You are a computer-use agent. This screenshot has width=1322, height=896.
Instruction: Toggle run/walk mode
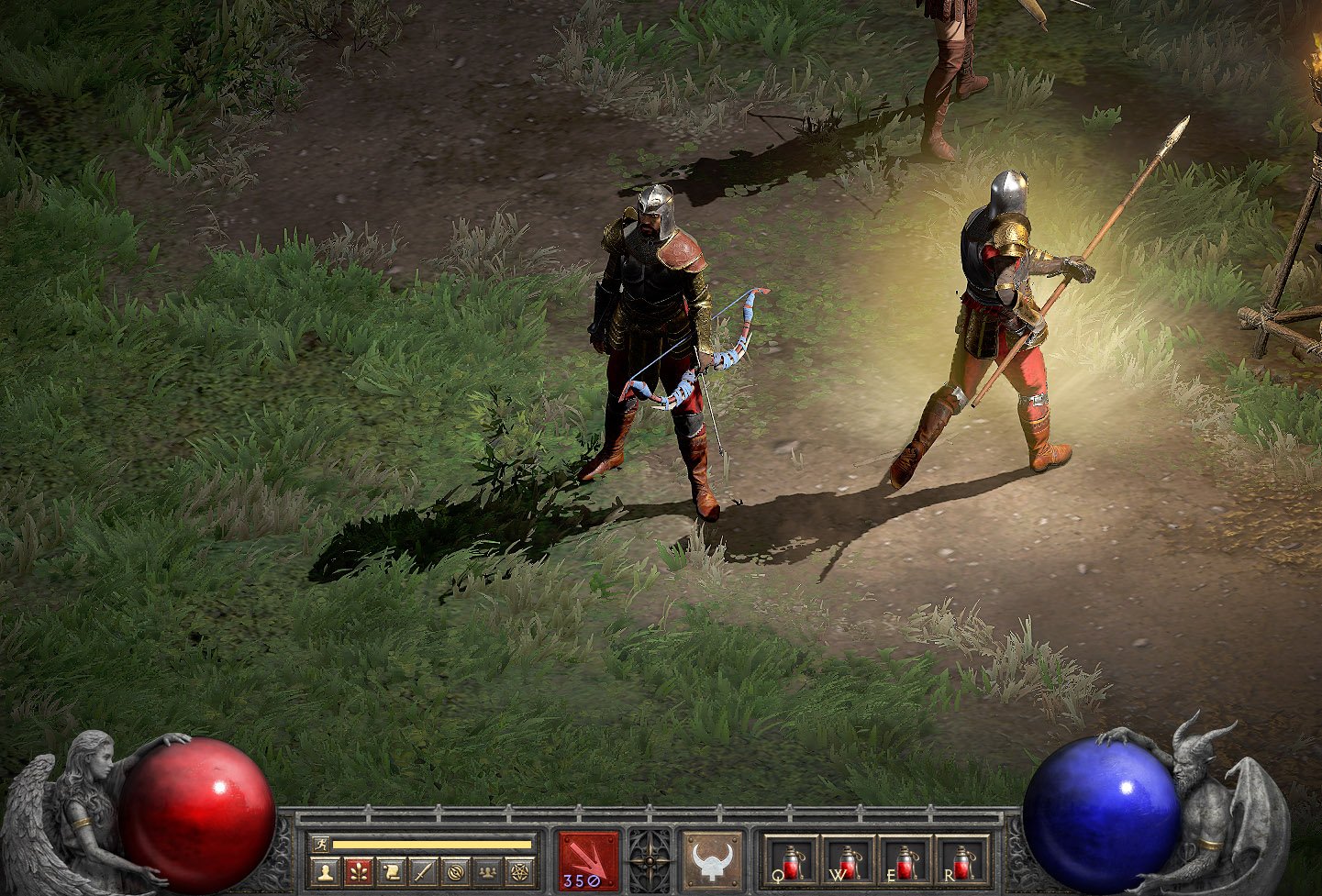[322, 842]
